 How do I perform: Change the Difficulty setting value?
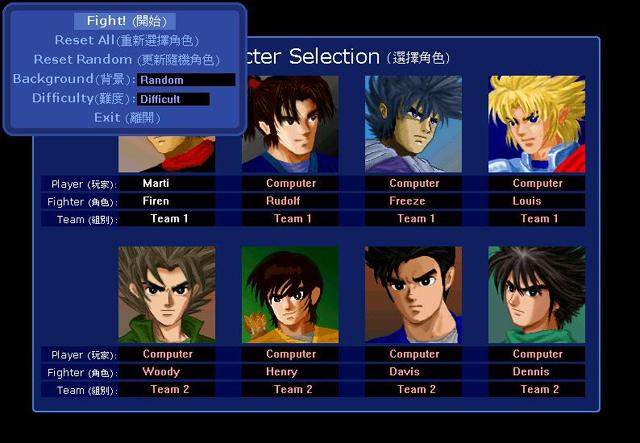(173, 99)
